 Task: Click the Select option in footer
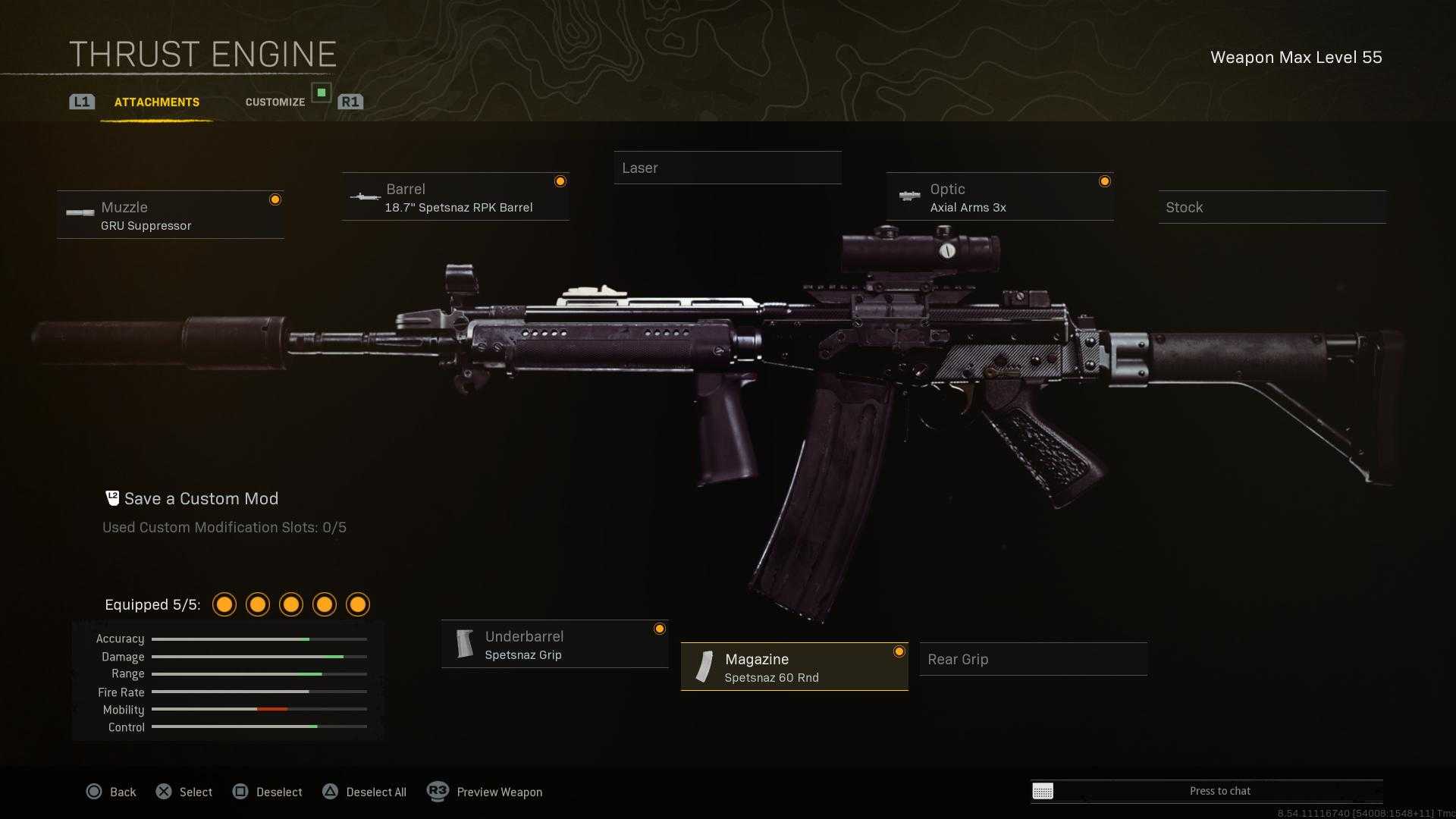184,792
